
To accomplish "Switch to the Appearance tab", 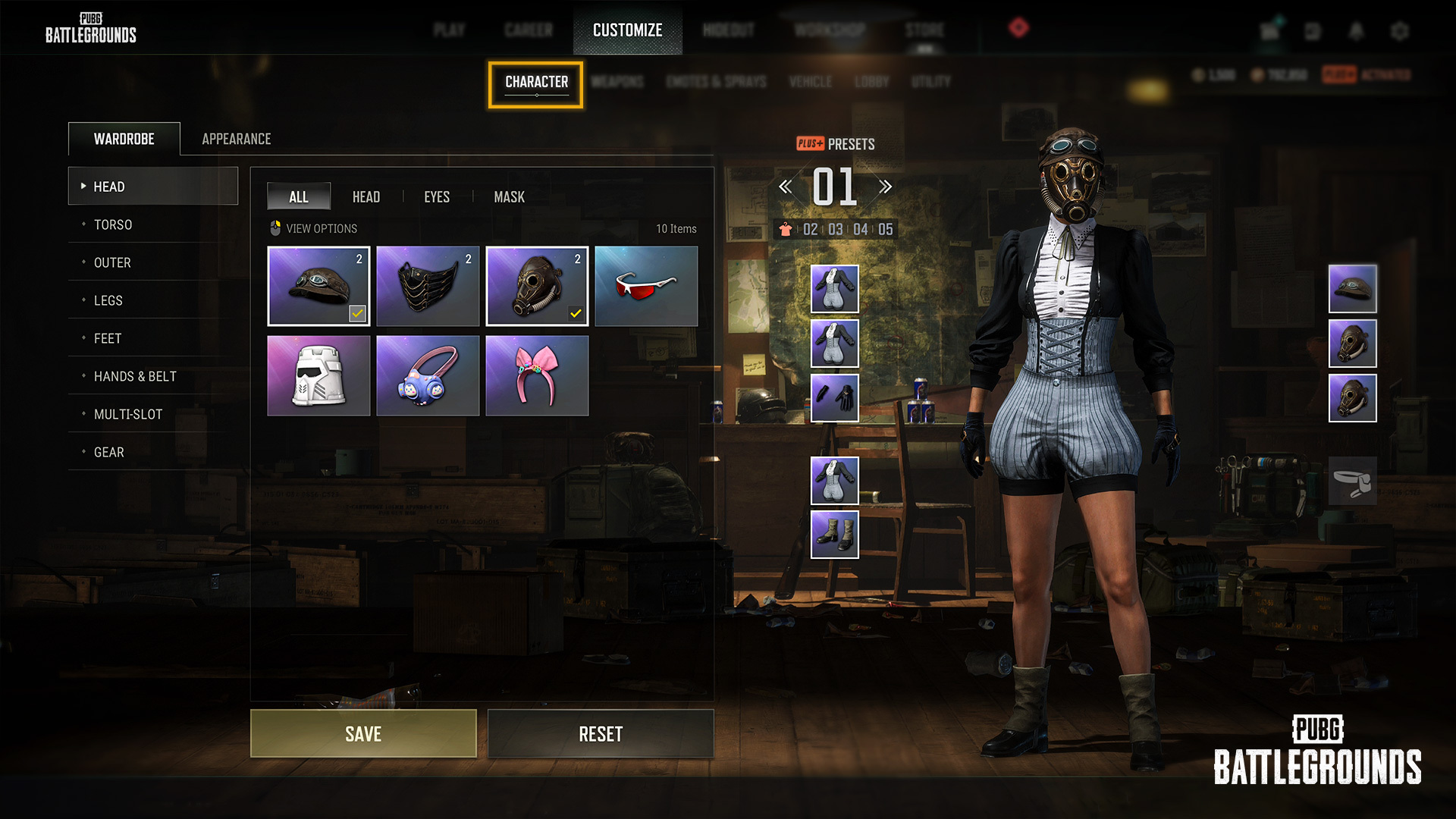I will pos(236,139).
